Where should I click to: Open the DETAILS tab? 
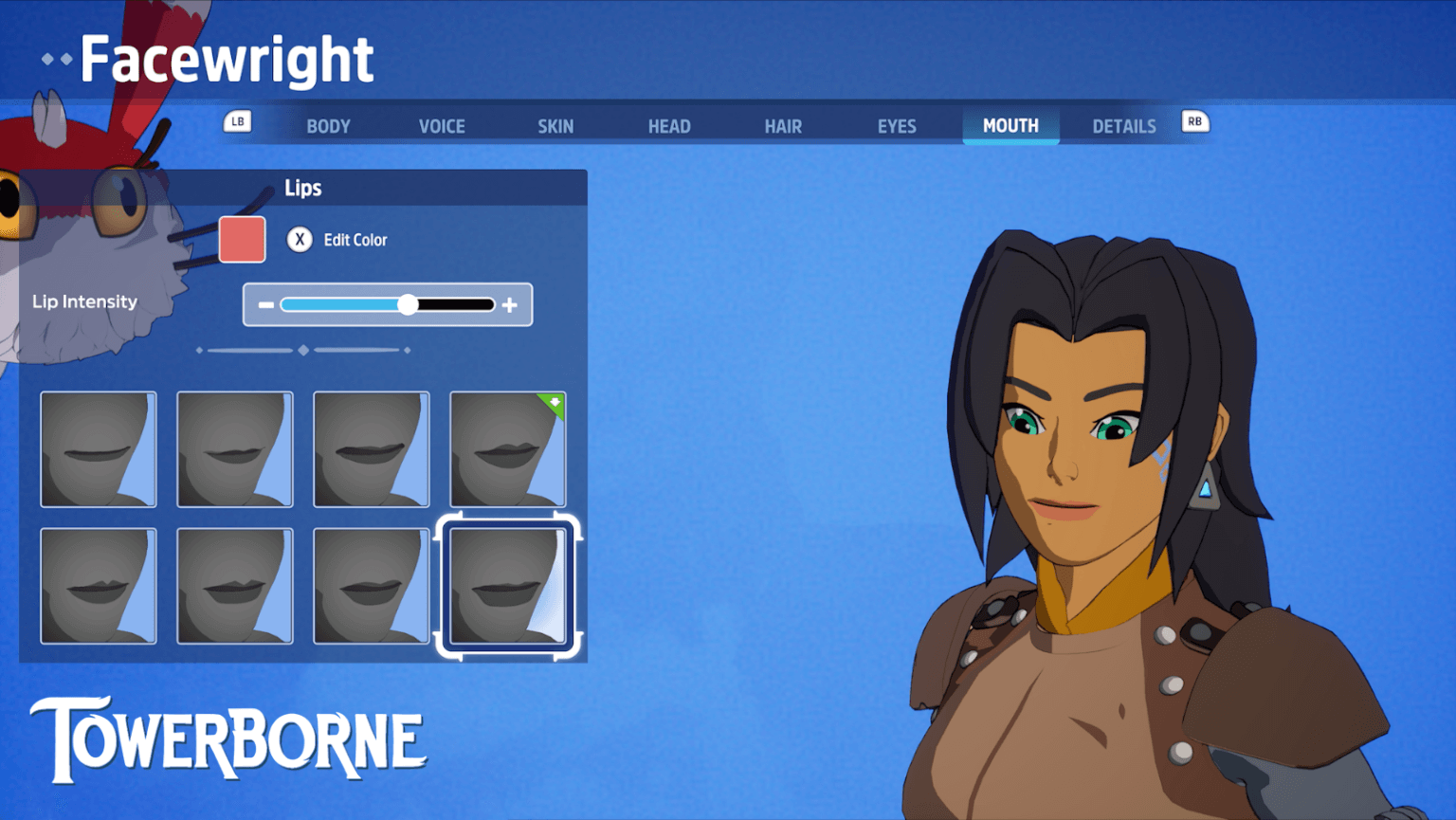(x=1124, y=126)
